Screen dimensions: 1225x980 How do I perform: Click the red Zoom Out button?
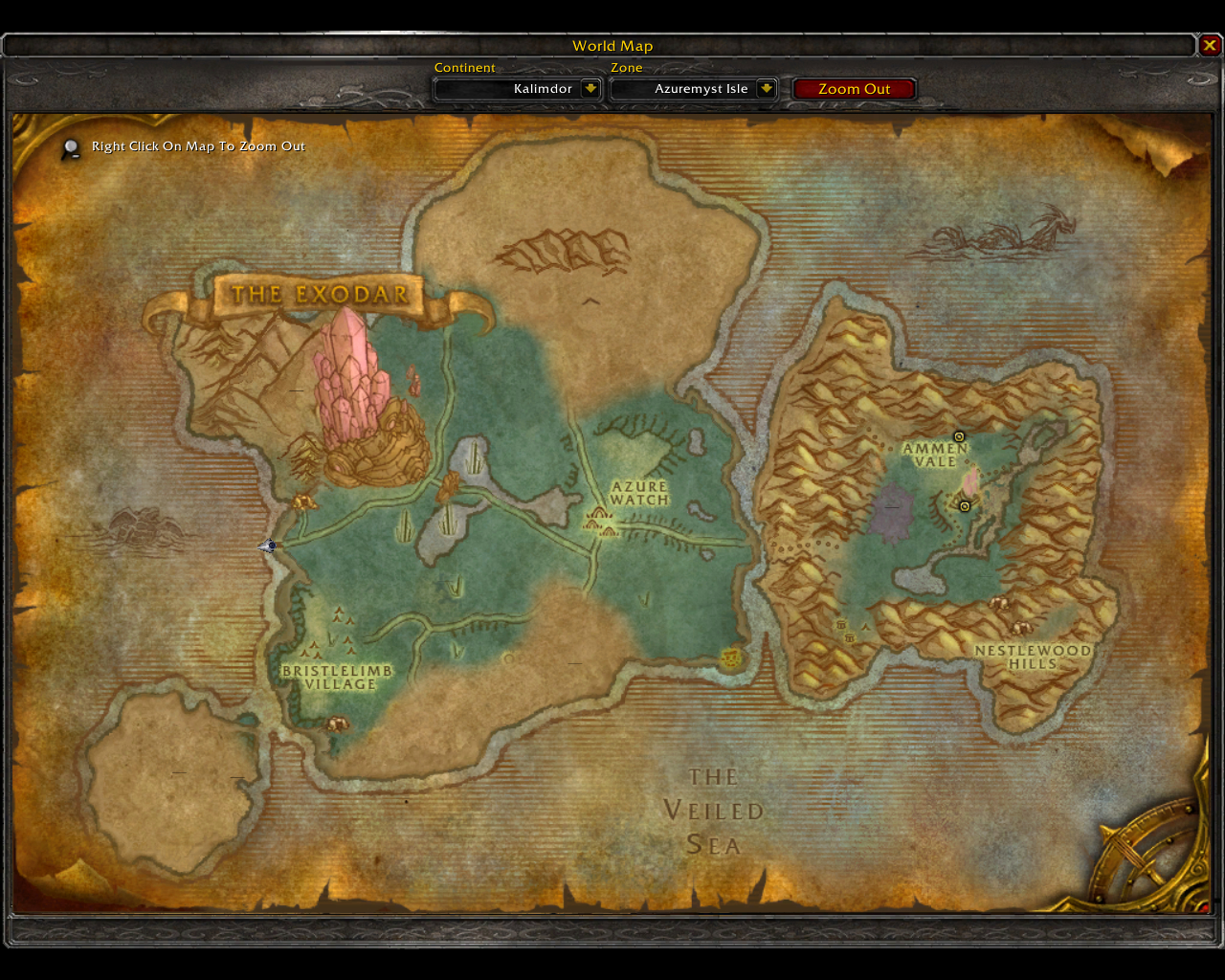click(854, 89)
